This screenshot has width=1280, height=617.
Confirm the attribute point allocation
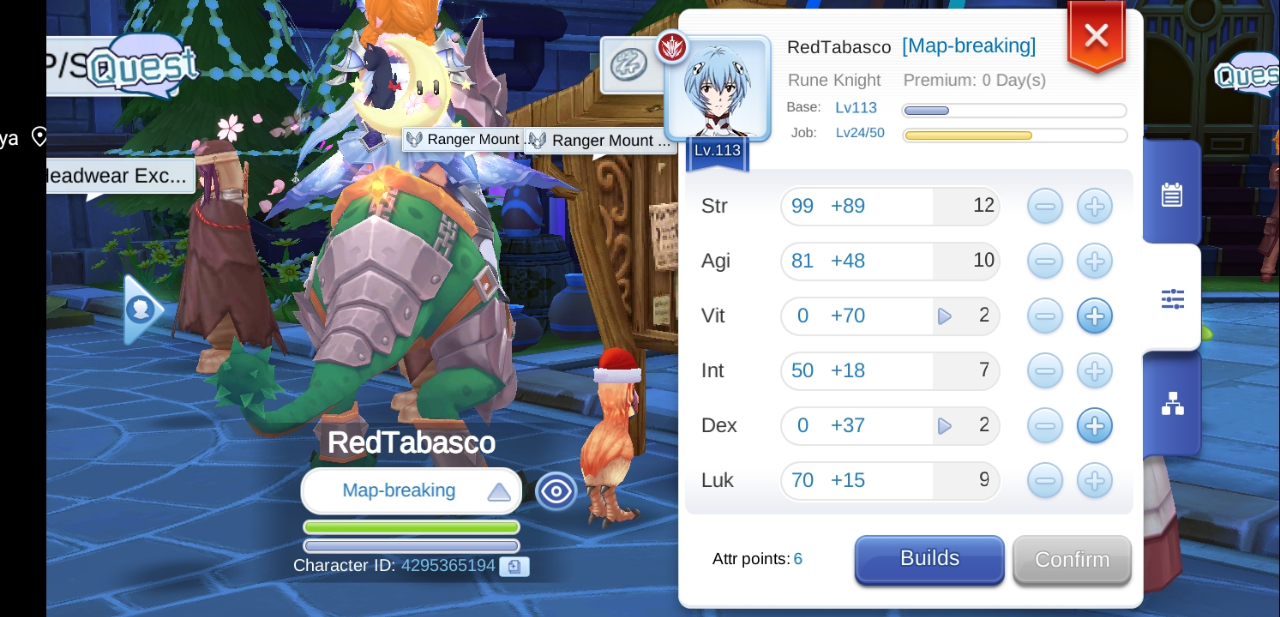(x=1071, y=560)
